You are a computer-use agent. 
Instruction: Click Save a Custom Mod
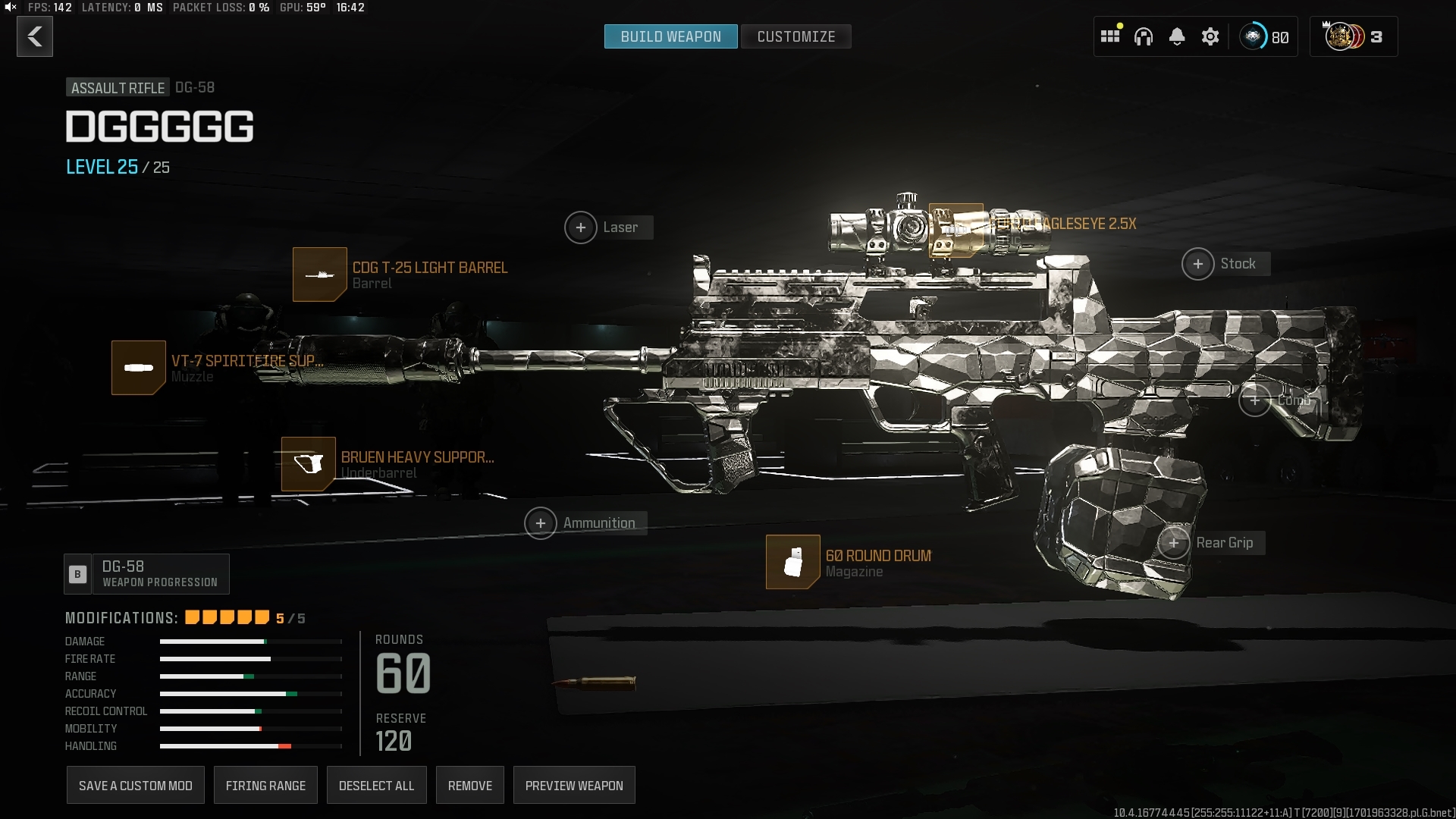click(136, 786)
